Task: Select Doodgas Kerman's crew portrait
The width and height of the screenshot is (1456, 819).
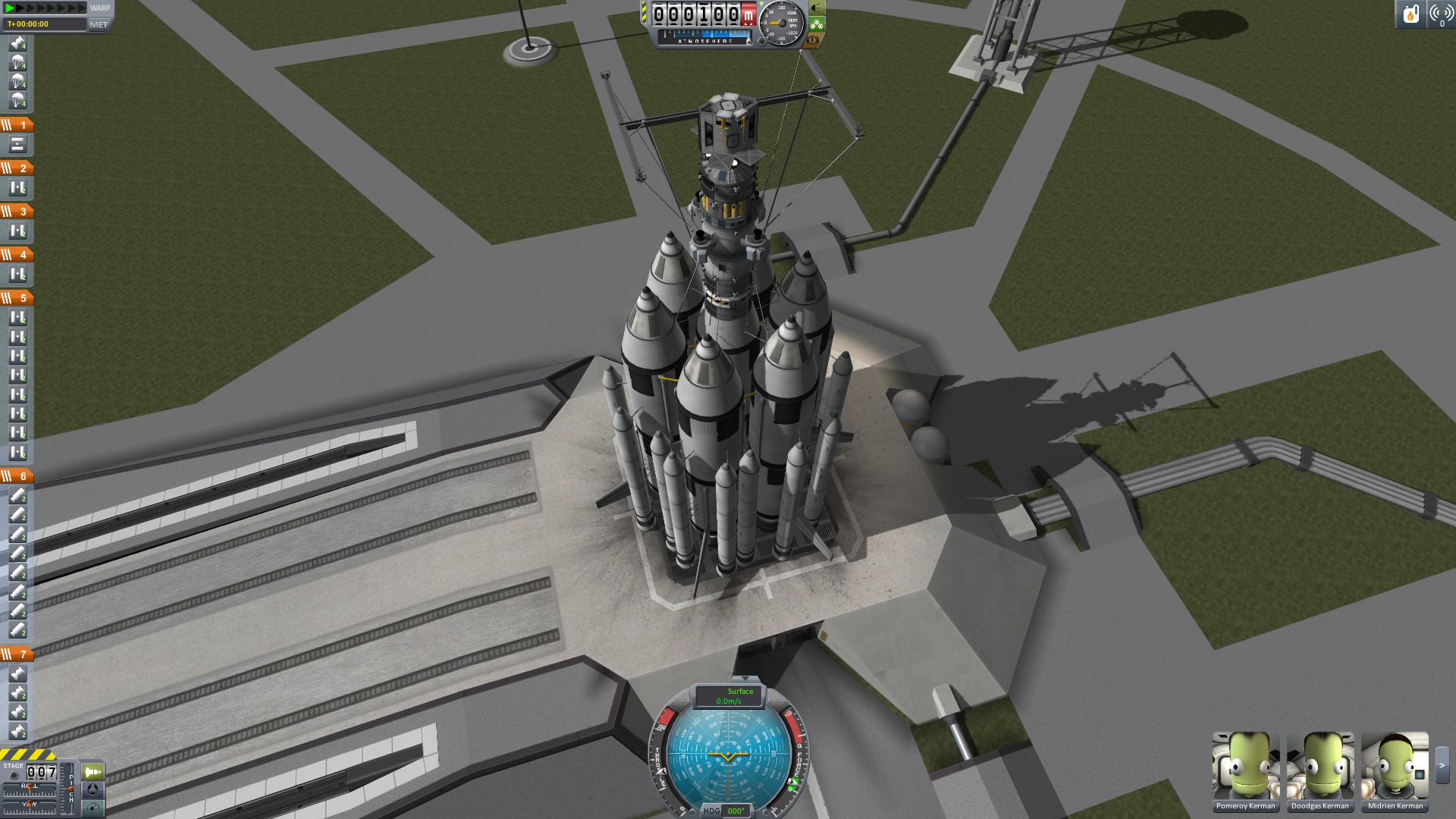Action: click(x=1319, y=766)
